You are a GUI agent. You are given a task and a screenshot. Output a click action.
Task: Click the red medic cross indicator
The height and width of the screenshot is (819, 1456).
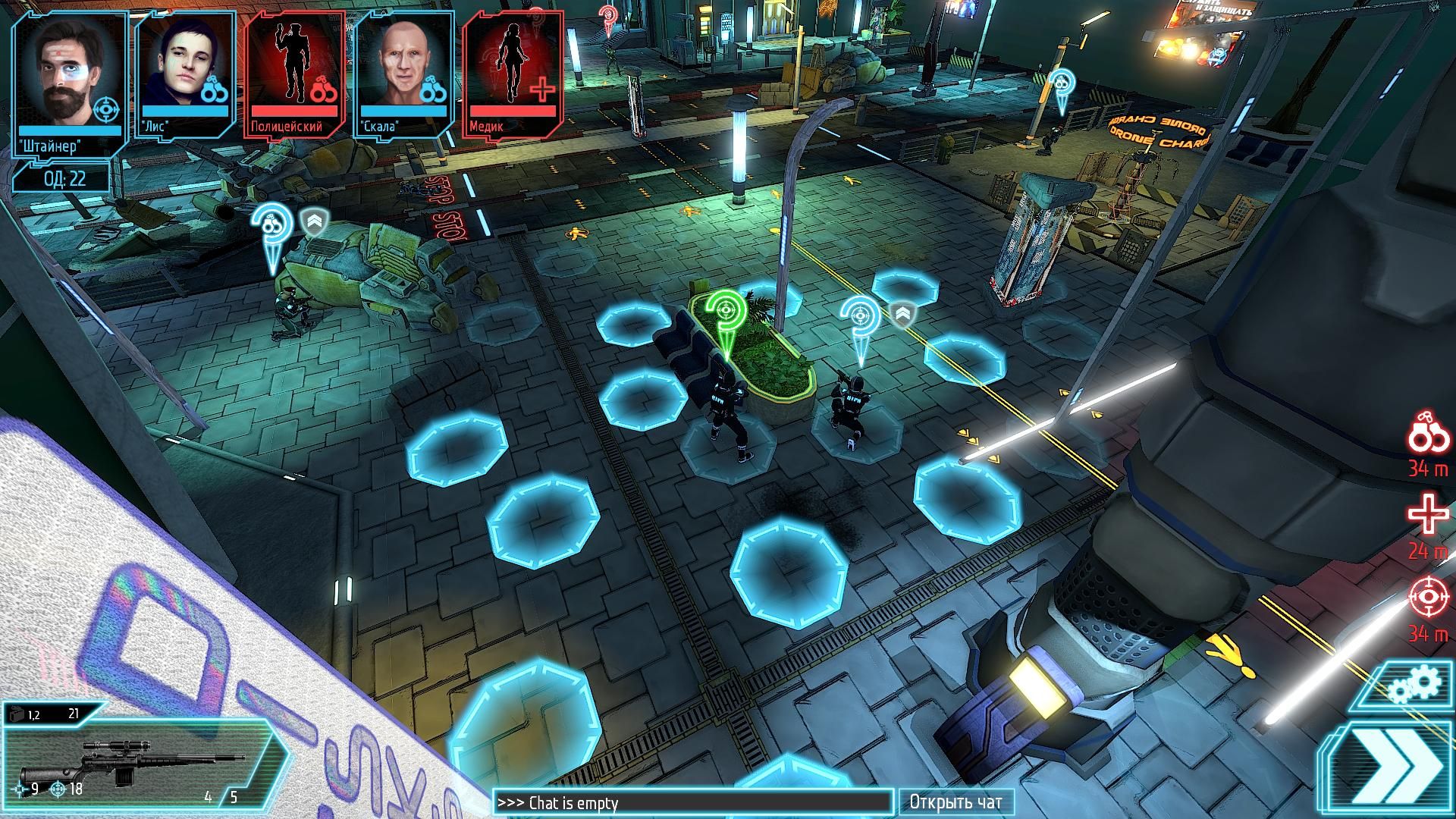[x=1428, y=516]
